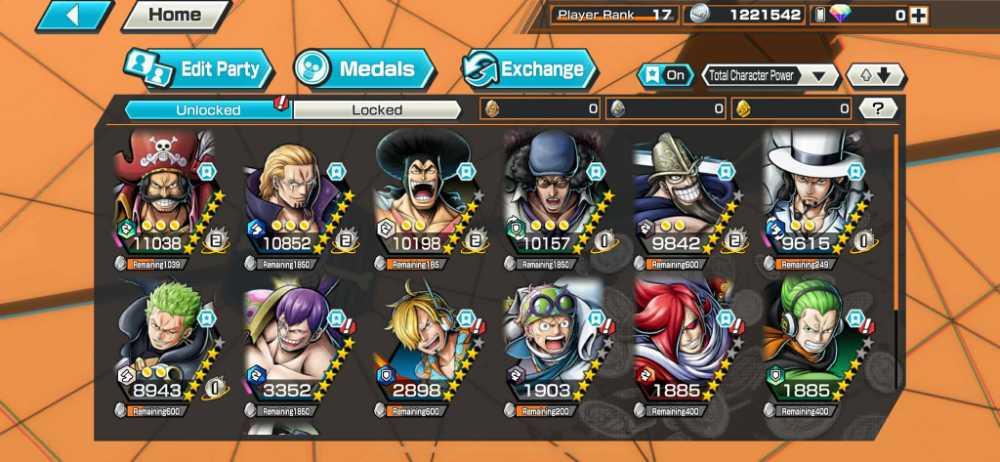The image size is (1000, 462).
Task: Open the Edit Party screen
Action: click(x=199, y=70)
